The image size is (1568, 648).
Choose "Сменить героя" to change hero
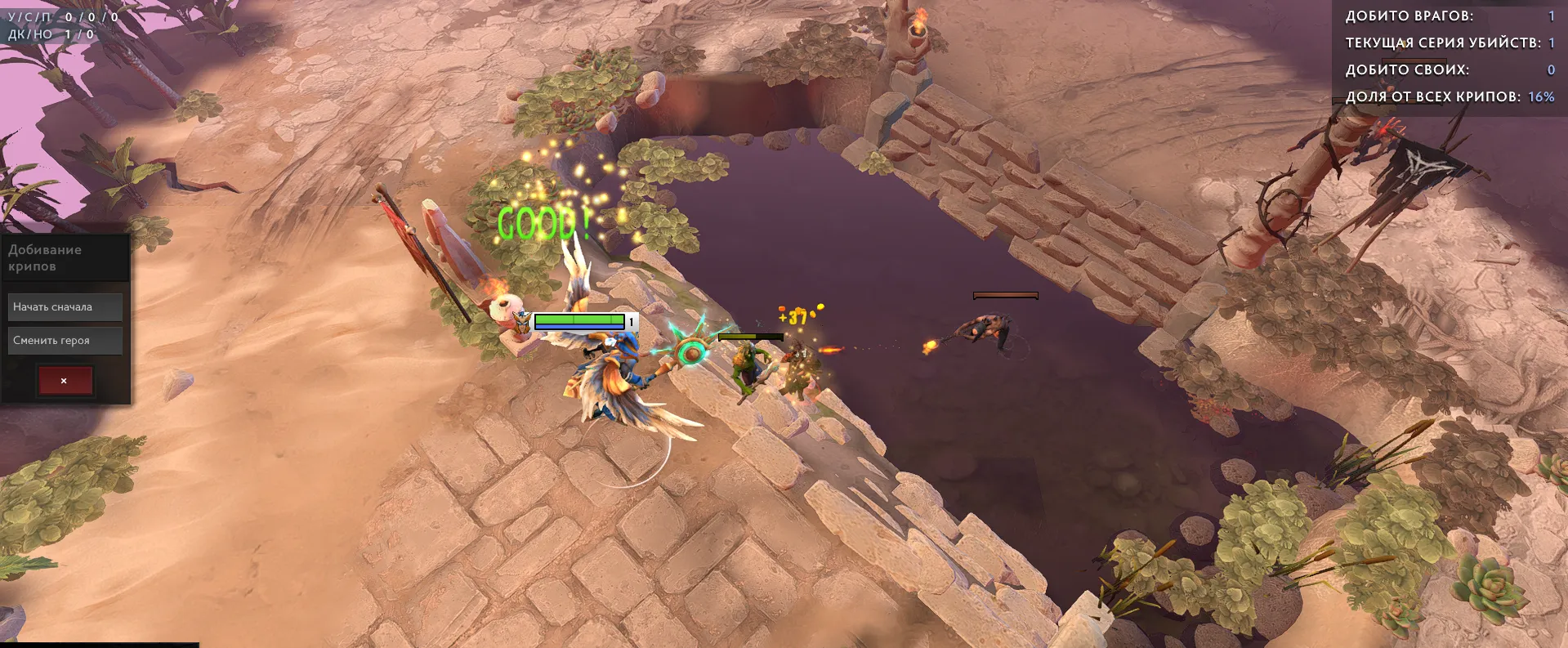point(65,341)
